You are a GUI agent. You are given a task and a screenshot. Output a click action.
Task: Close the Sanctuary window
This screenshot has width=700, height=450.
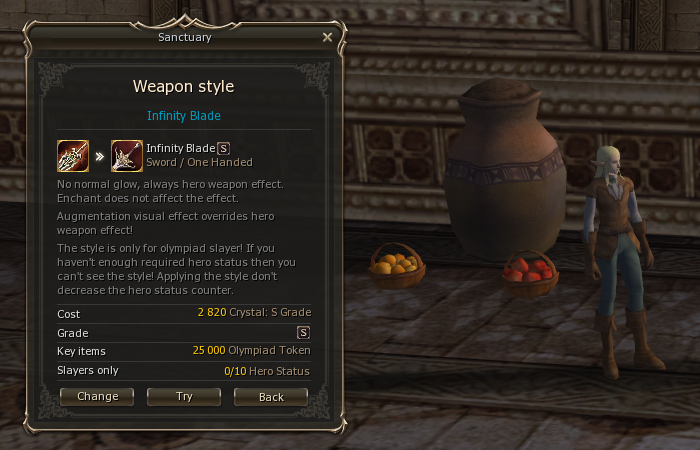tap(327, 37)
